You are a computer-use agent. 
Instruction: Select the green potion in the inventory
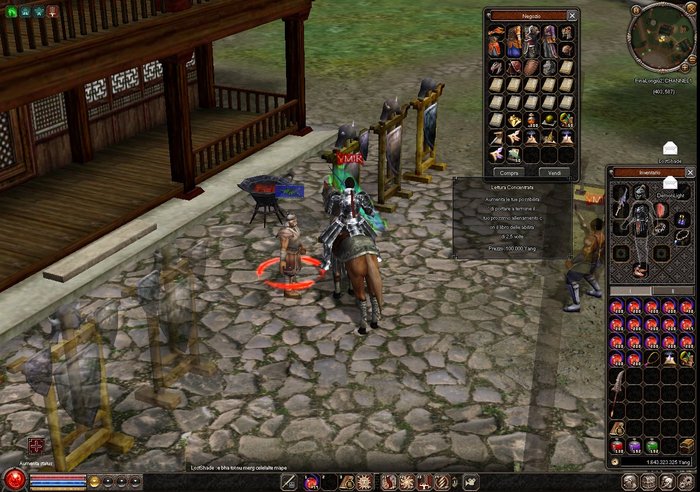tap(652, 446)
